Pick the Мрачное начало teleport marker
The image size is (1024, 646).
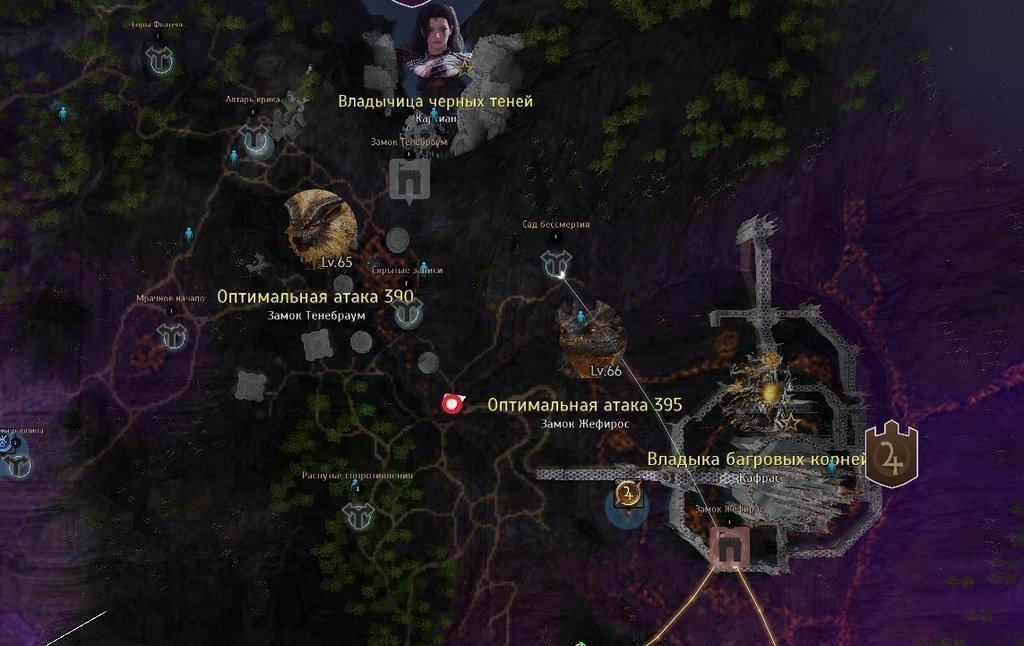tap(173, 336)
